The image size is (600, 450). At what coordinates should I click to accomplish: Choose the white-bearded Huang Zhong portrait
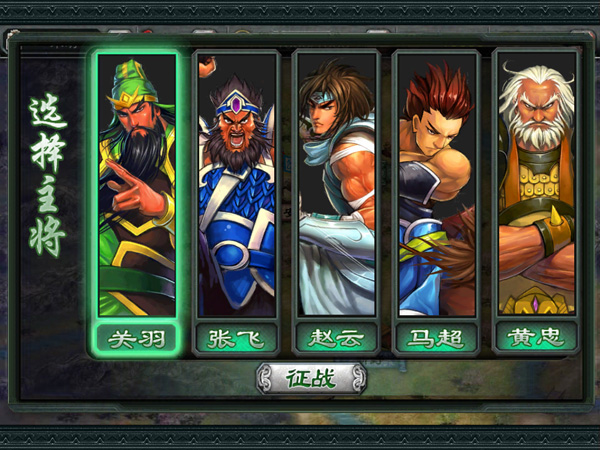(x=536, y=185)
